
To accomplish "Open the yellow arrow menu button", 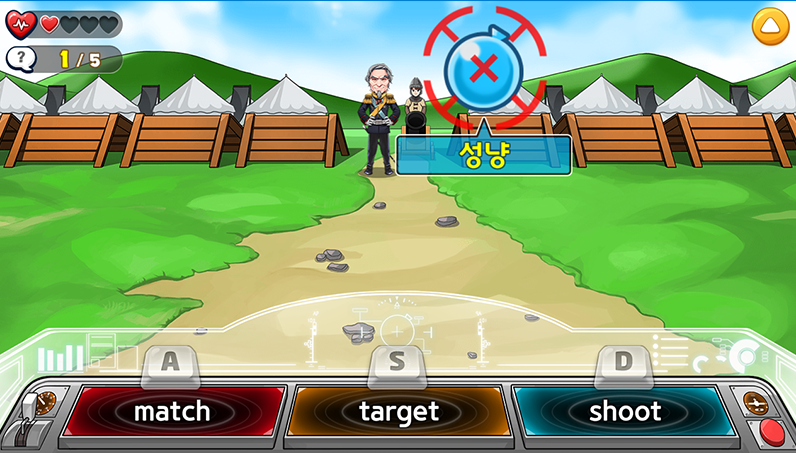I will click(x=770, y=26).
